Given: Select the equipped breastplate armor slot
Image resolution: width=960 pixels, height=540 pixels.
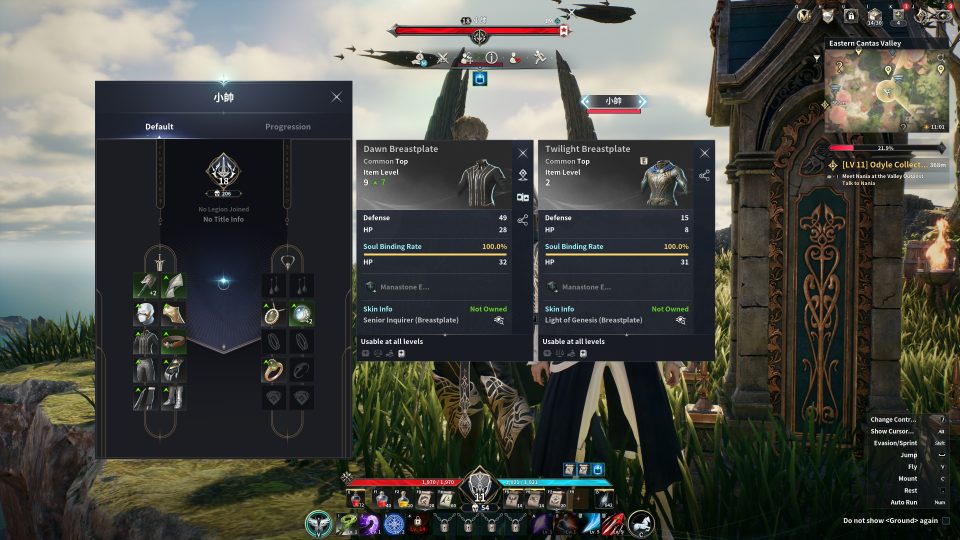Looking at the screenshot, I should click(x=145, y=342).
